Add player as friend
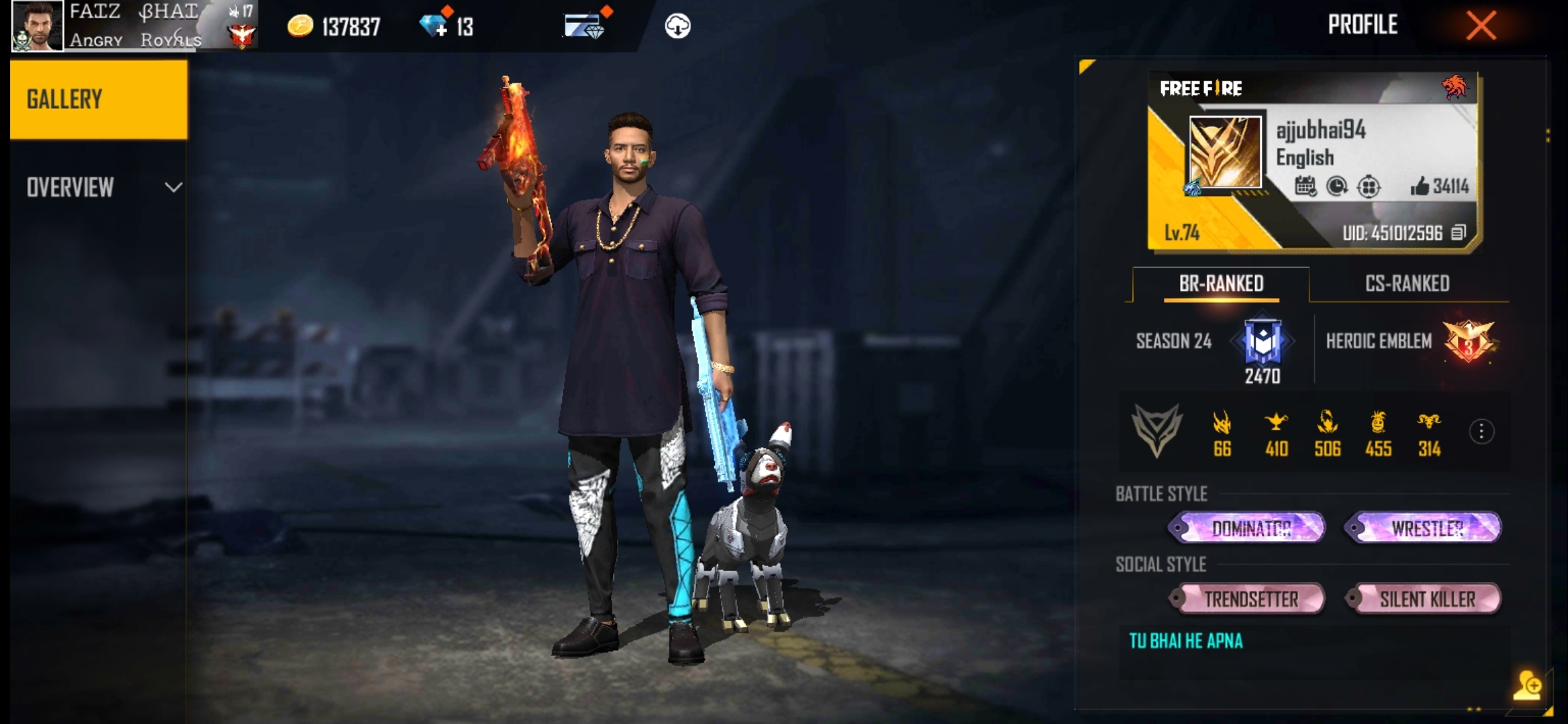Viewport: 1568px width, 724px height. click(x=1527, y=685)
